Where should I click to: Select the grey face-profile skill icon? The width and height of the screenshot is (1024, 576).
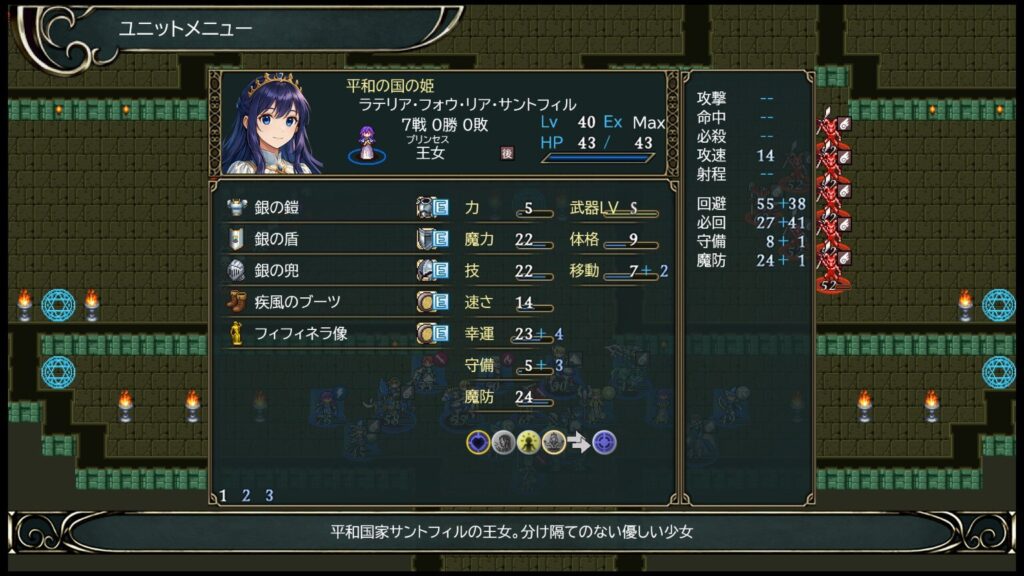504,442
